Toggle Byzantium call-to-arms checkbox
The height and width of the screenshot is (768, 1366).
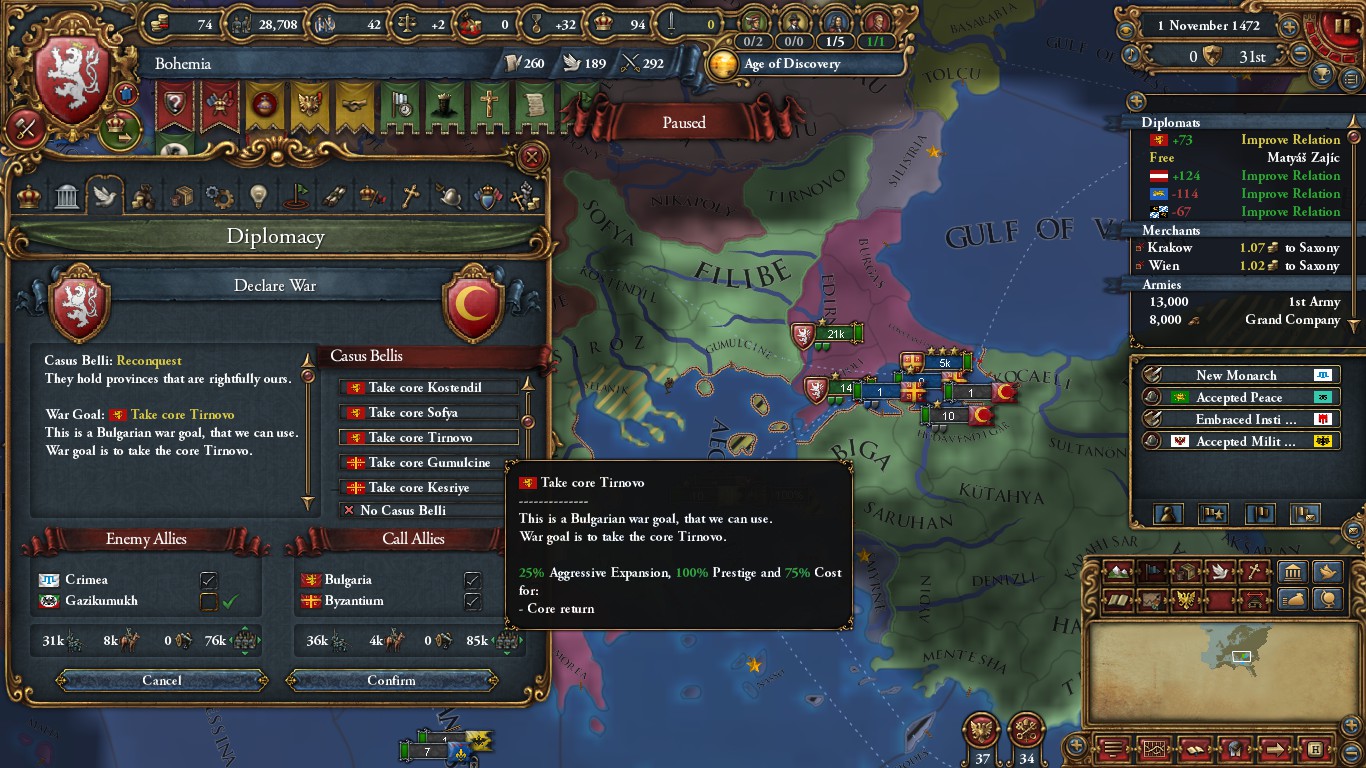(472, 601)
